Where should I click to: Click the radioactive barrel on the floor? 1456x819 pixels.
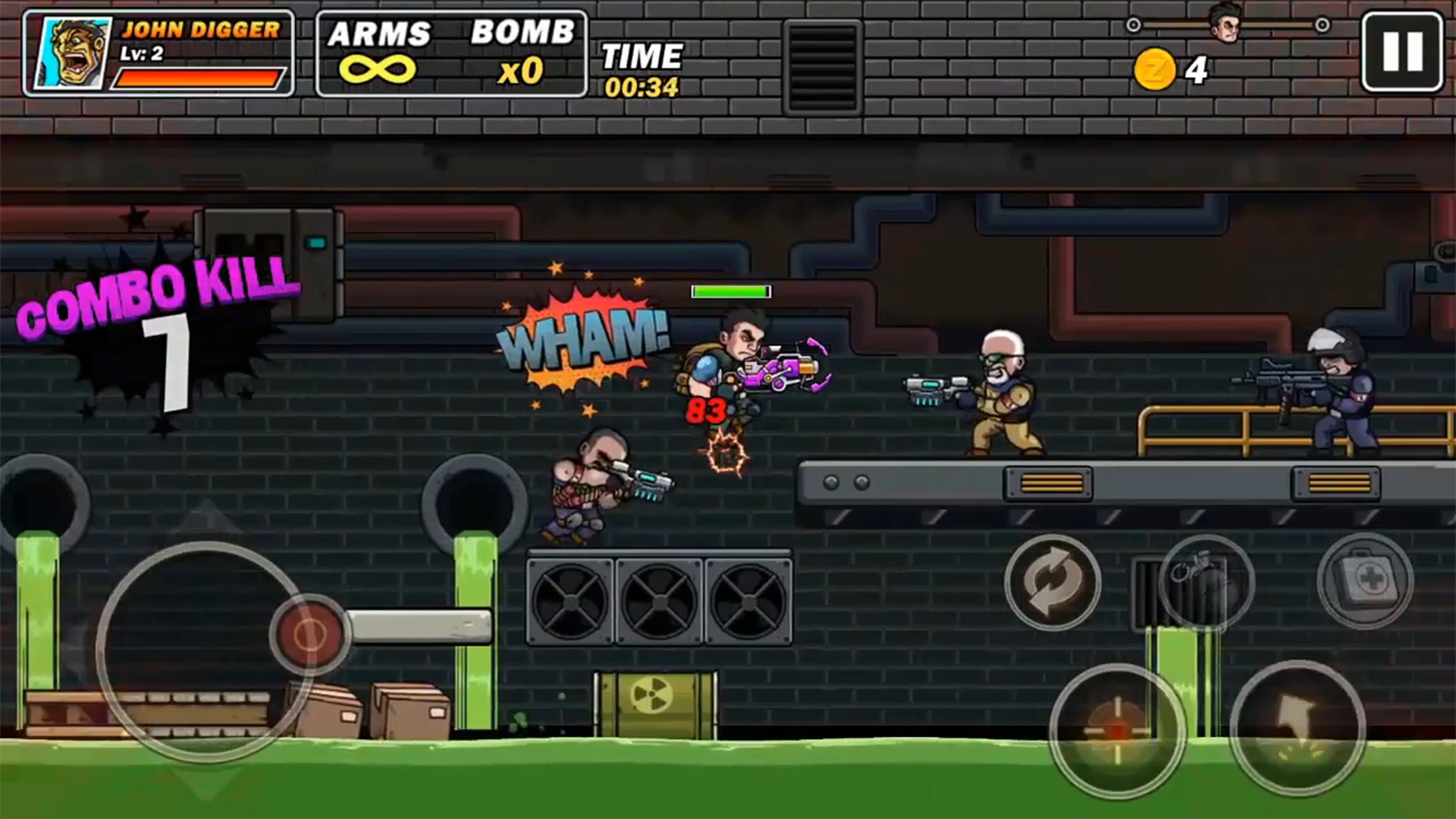coord(653,705)
